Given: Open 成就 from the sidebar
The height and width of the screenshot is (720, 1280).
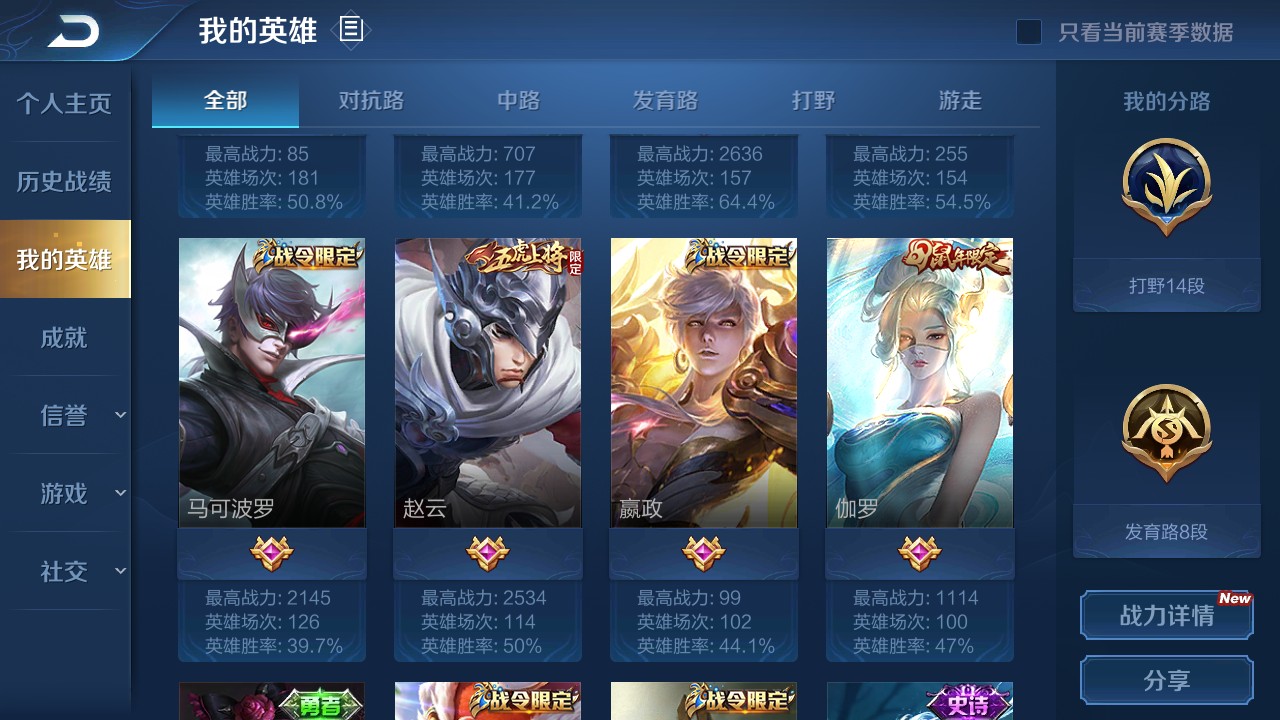Looking at the screenshot, I should coord(64,338).
